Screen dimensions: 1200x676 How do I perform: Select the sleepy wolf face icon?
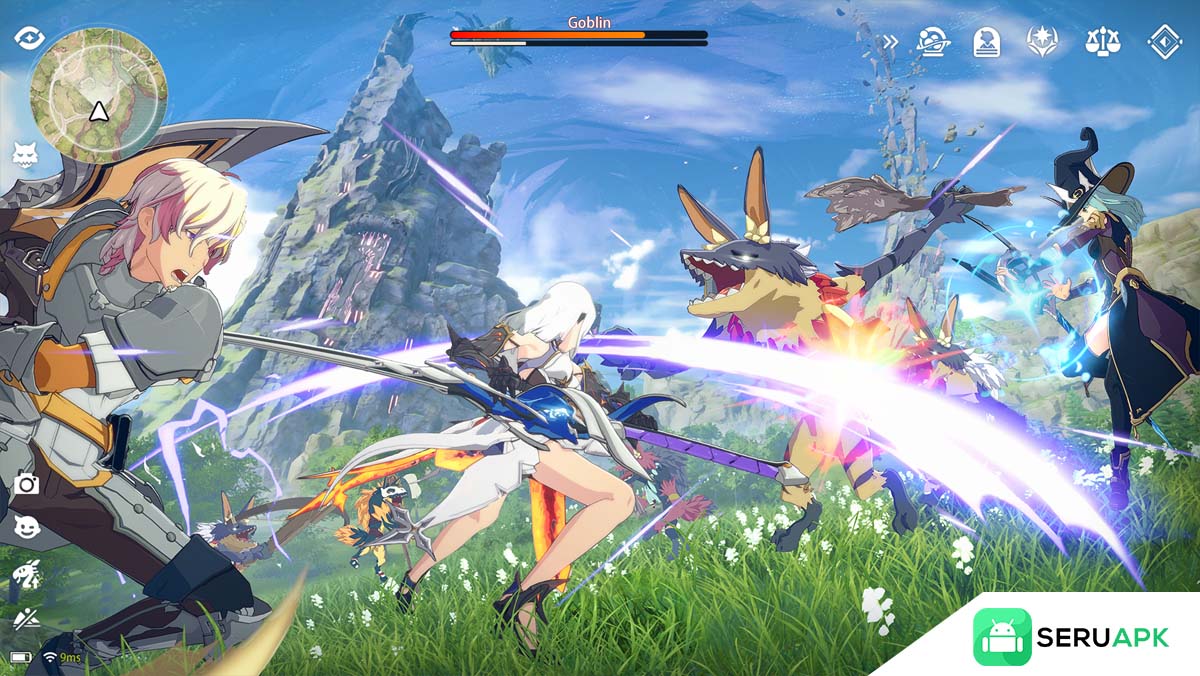[x=25, y=154]
